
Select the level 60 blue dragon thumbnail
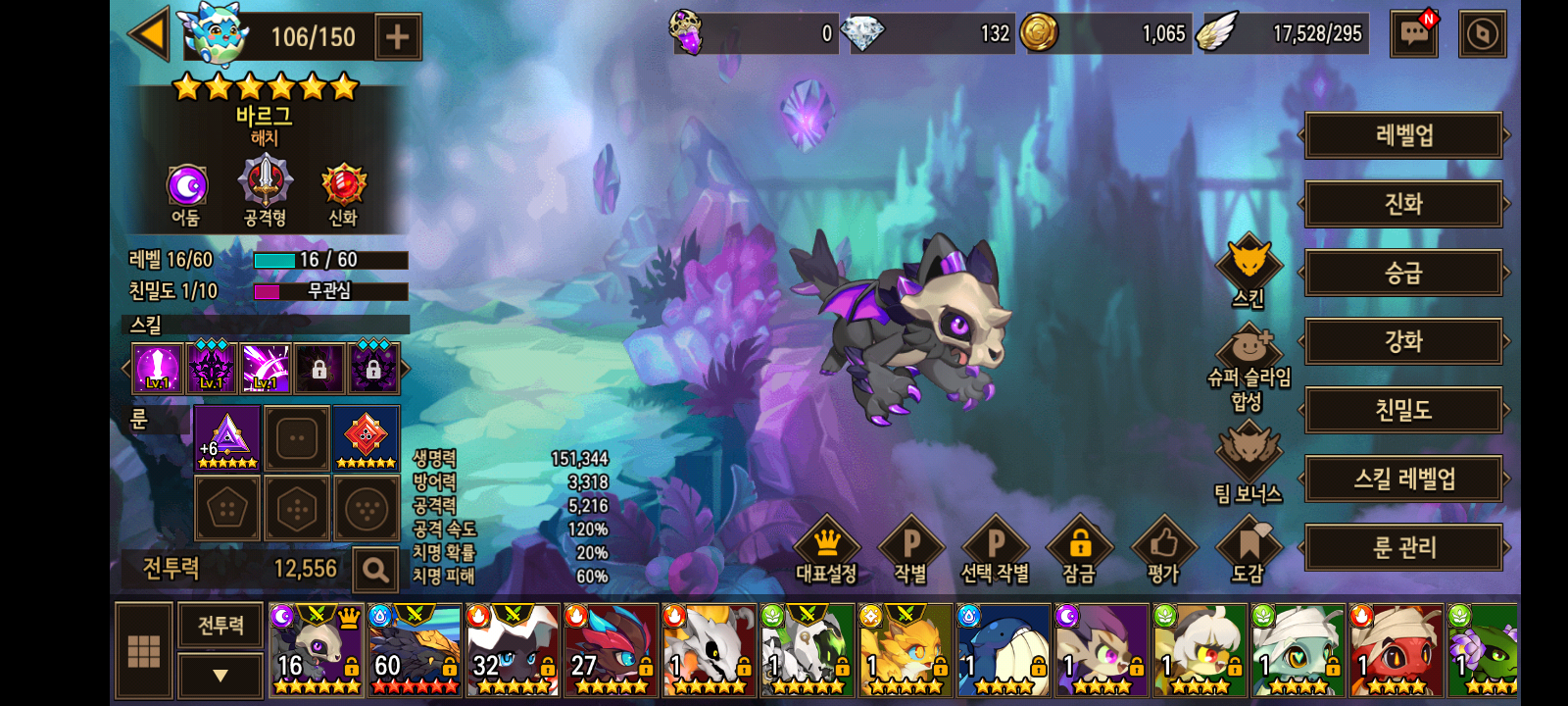(x=415, y=650)
